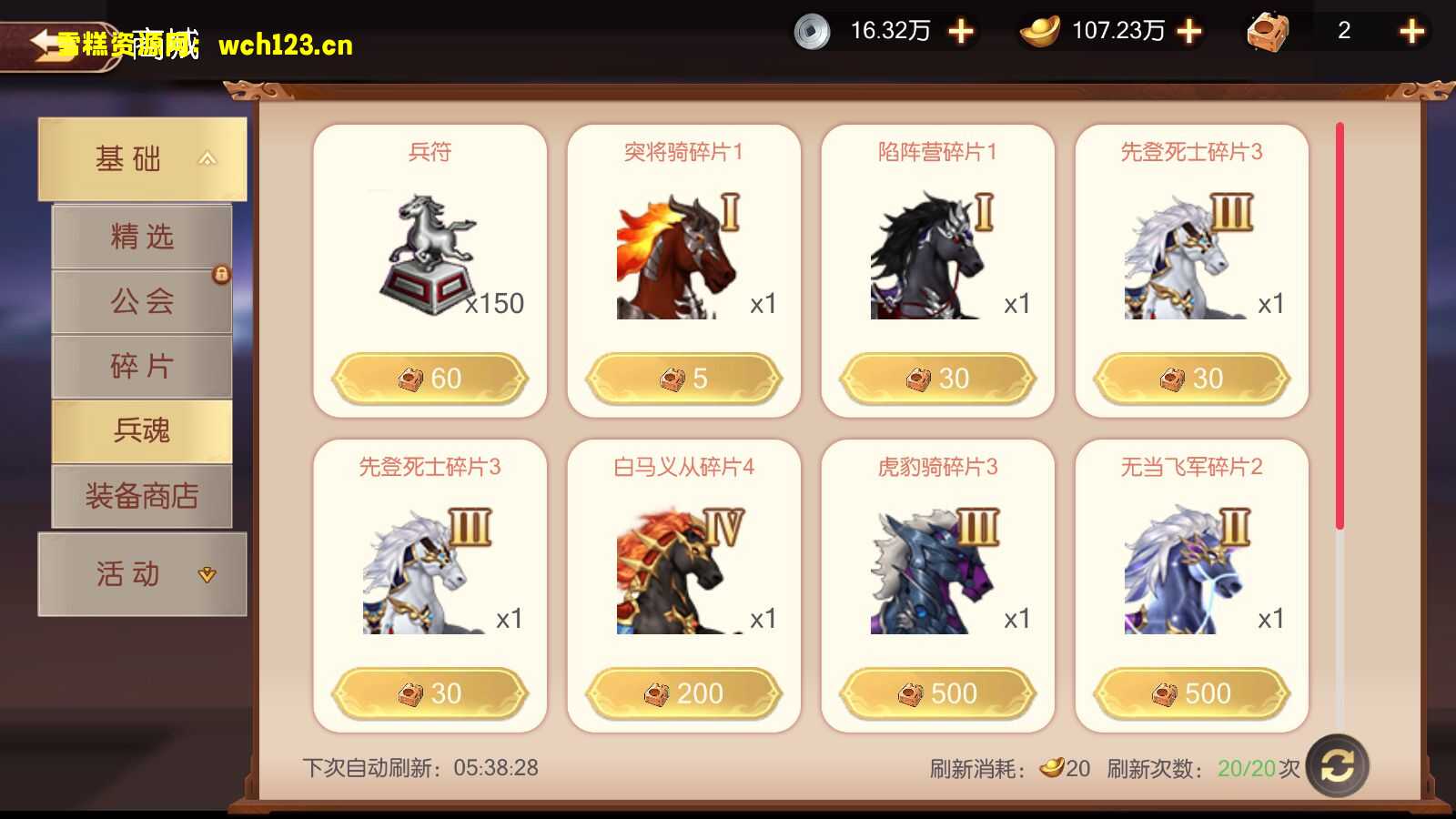Select the 精选 sidebar category
Image resolution: width=1456 pixels, height=819 pixels.
pyautogui.click(x=141, y=237)
